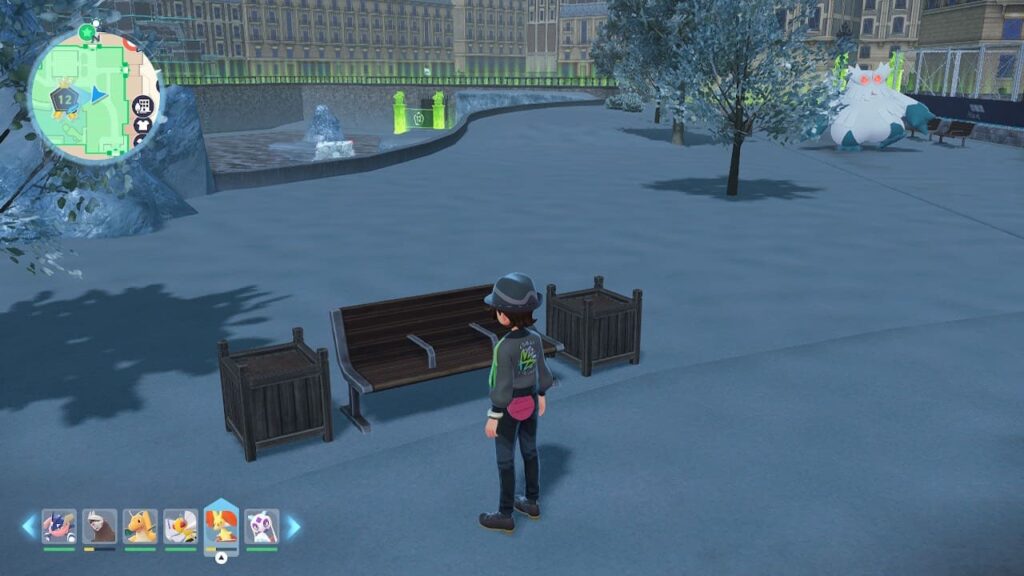Select Greninja in the party bar

pyautogui.click(x=59, y=526)
